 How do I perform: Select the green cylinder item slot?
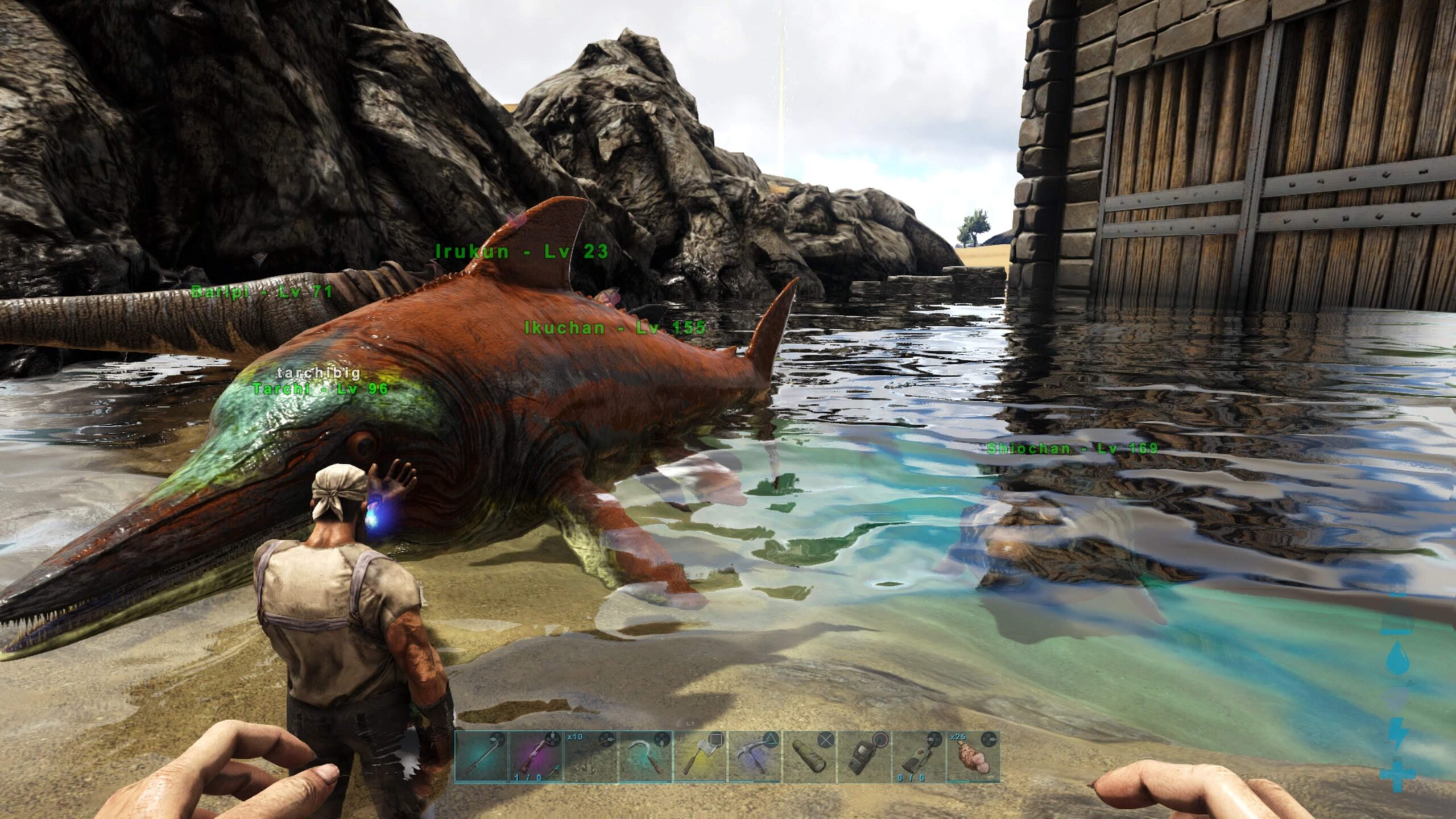(809, 756)
